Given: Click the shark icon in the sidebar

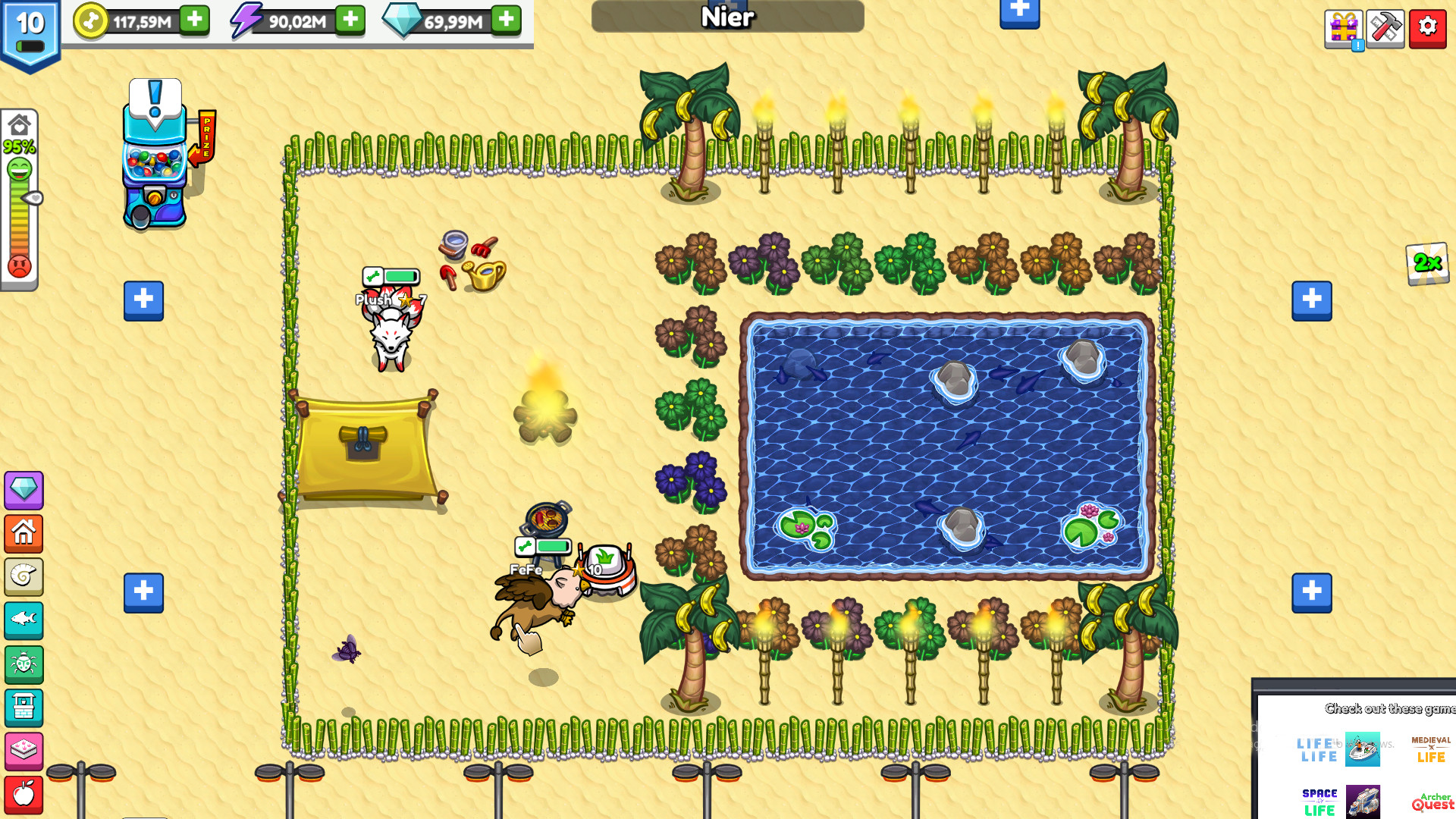Looking at the screenshot, I should (24, 620).
